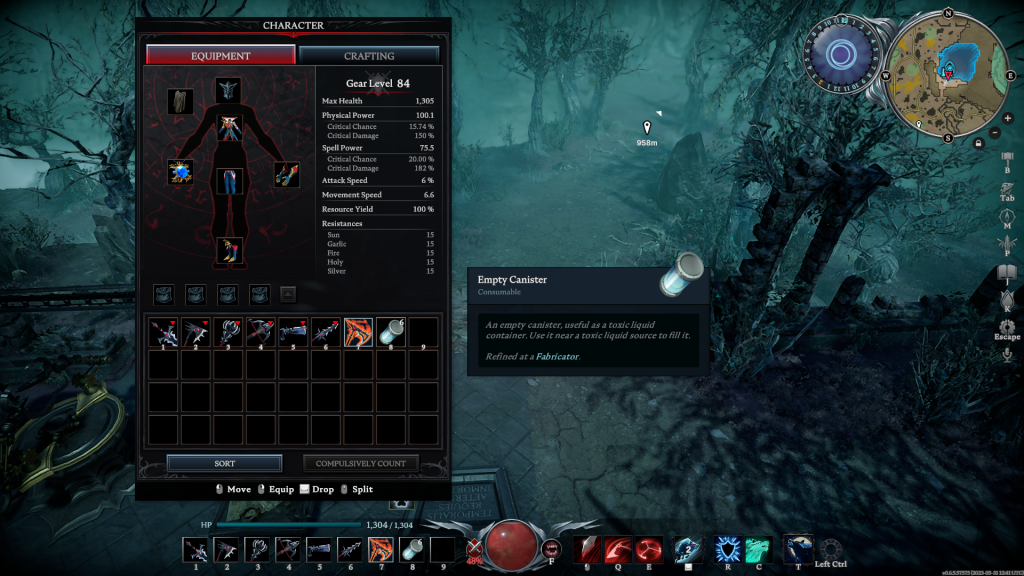Open the settings gear labeled Escape

pos(1007,326)
